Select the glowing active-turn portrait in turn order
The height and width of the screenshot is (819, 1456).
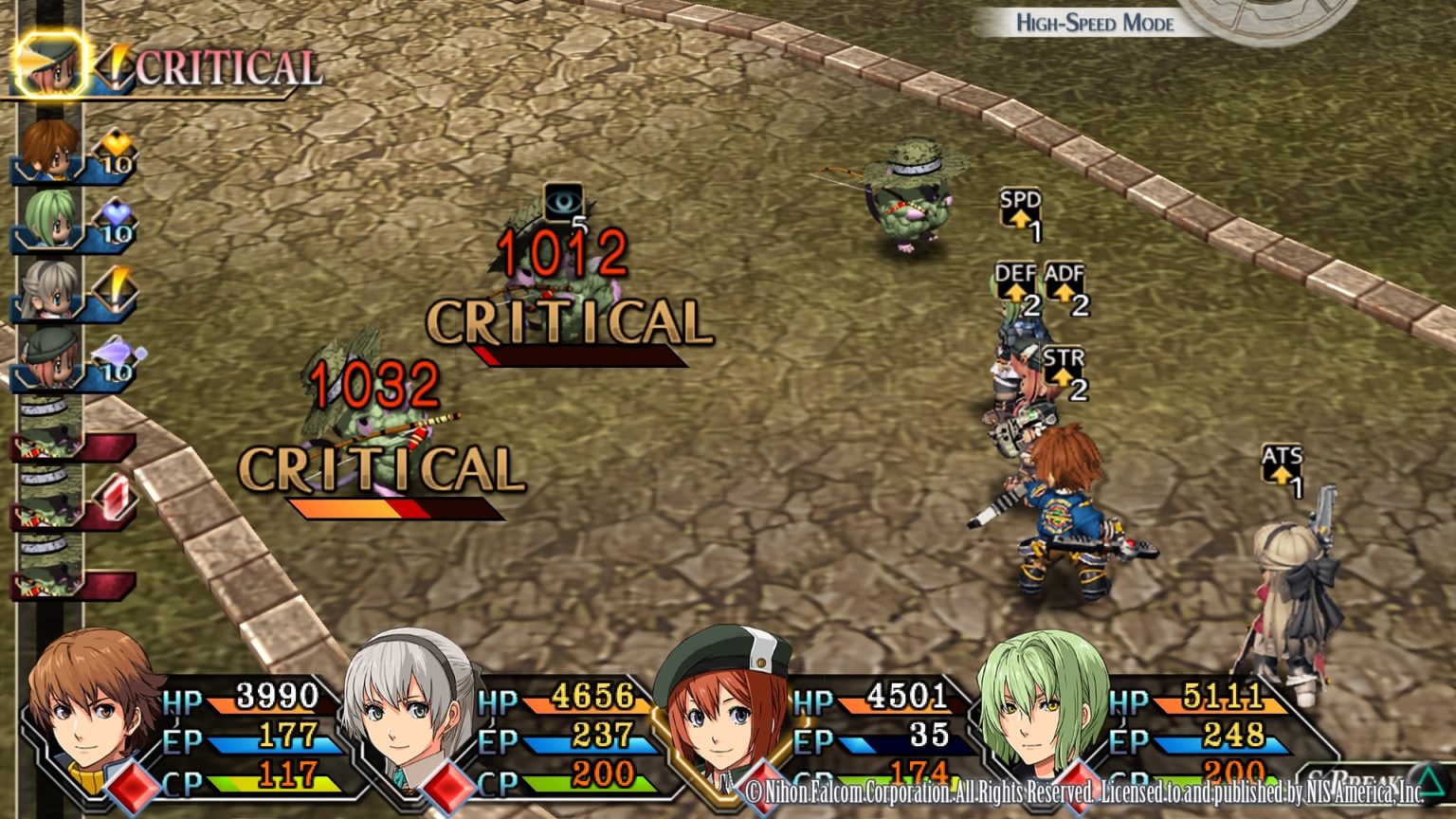[x=50, y=64]
